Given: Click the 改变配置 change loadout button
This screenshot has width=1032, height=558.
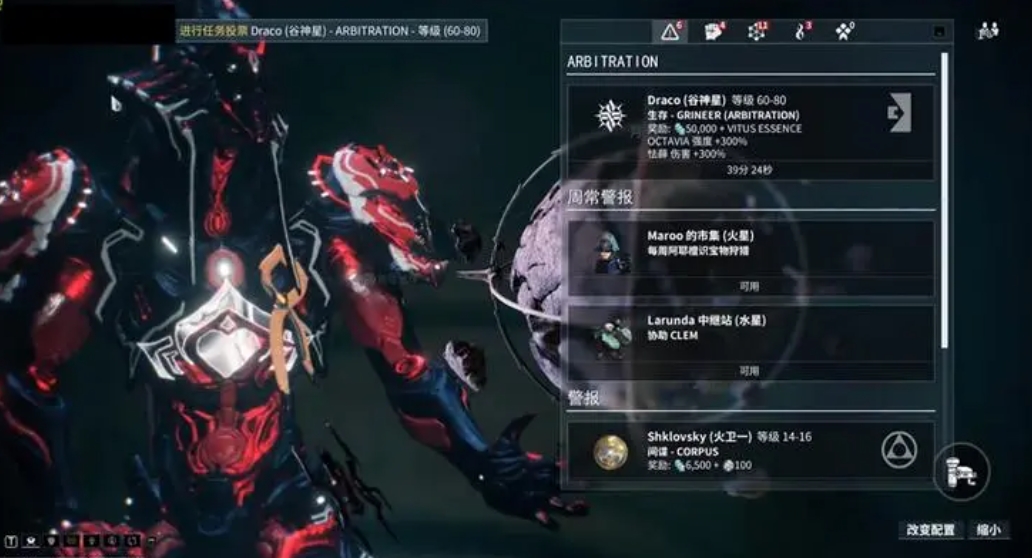Looking at the screenshot, I should pos(930,530).
